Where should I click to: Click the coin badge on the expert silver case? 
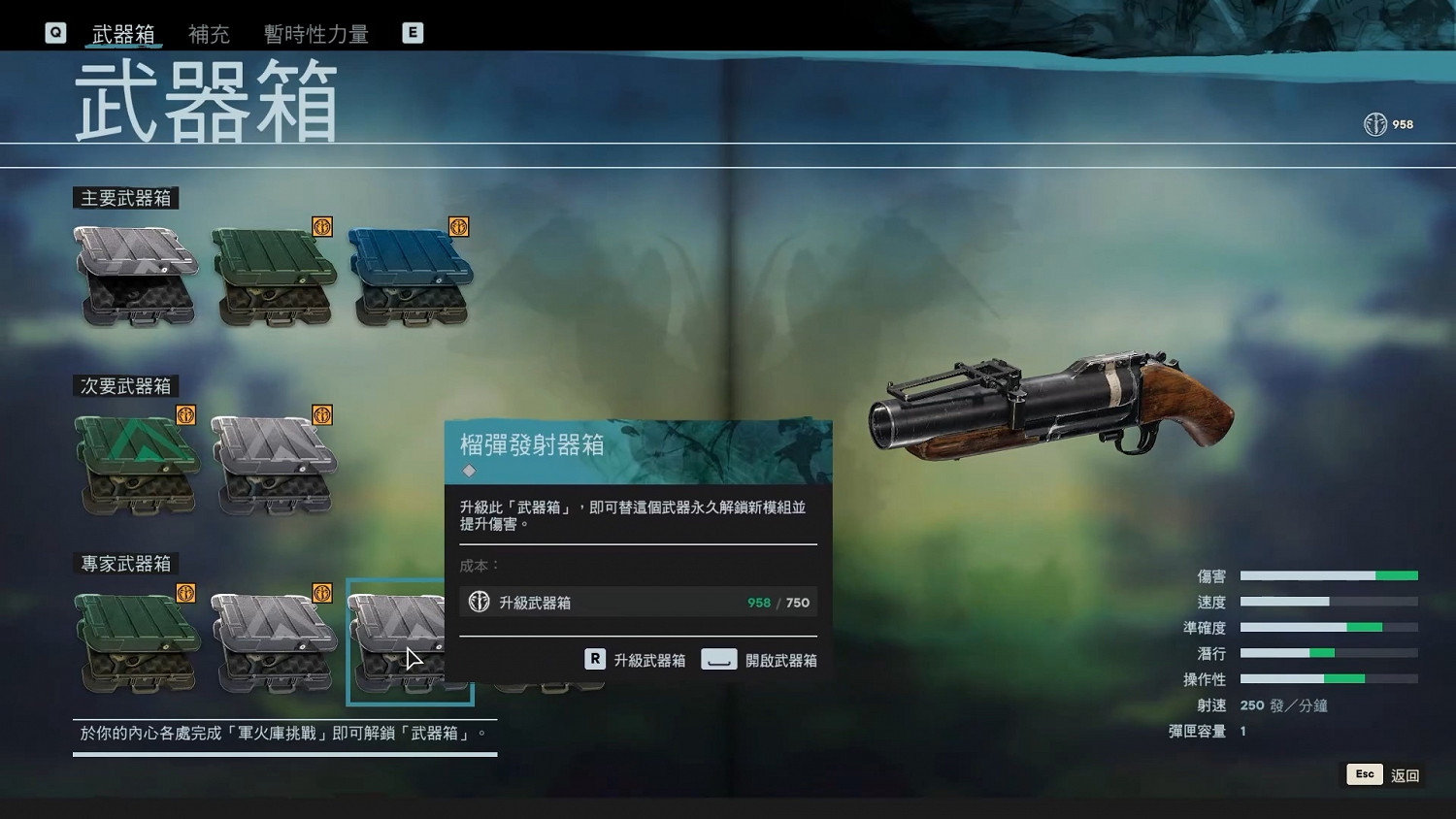click(x=320, y=592)
